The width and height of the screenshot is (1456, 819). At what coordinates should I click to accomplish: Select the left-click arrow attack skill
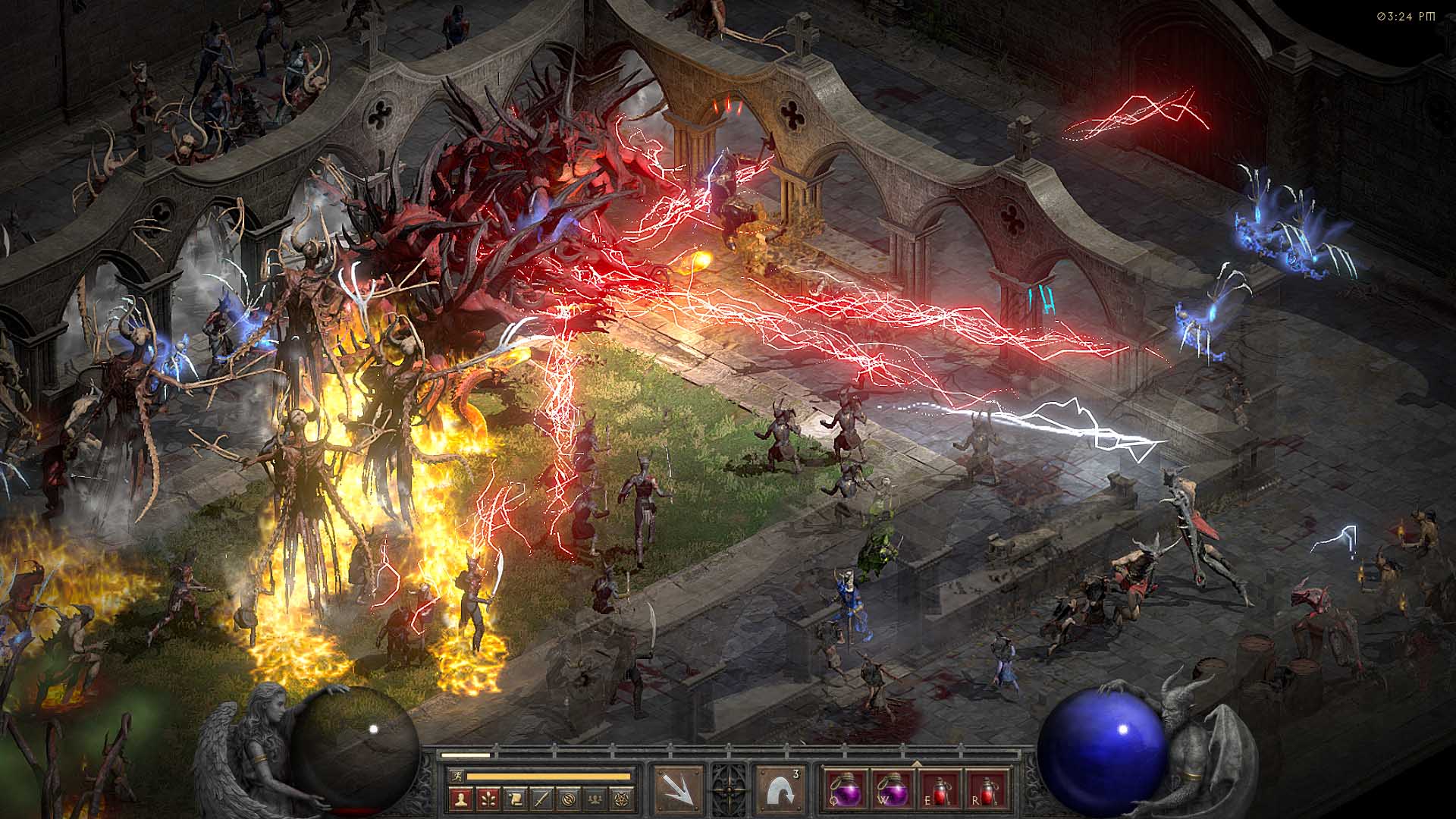677,789
